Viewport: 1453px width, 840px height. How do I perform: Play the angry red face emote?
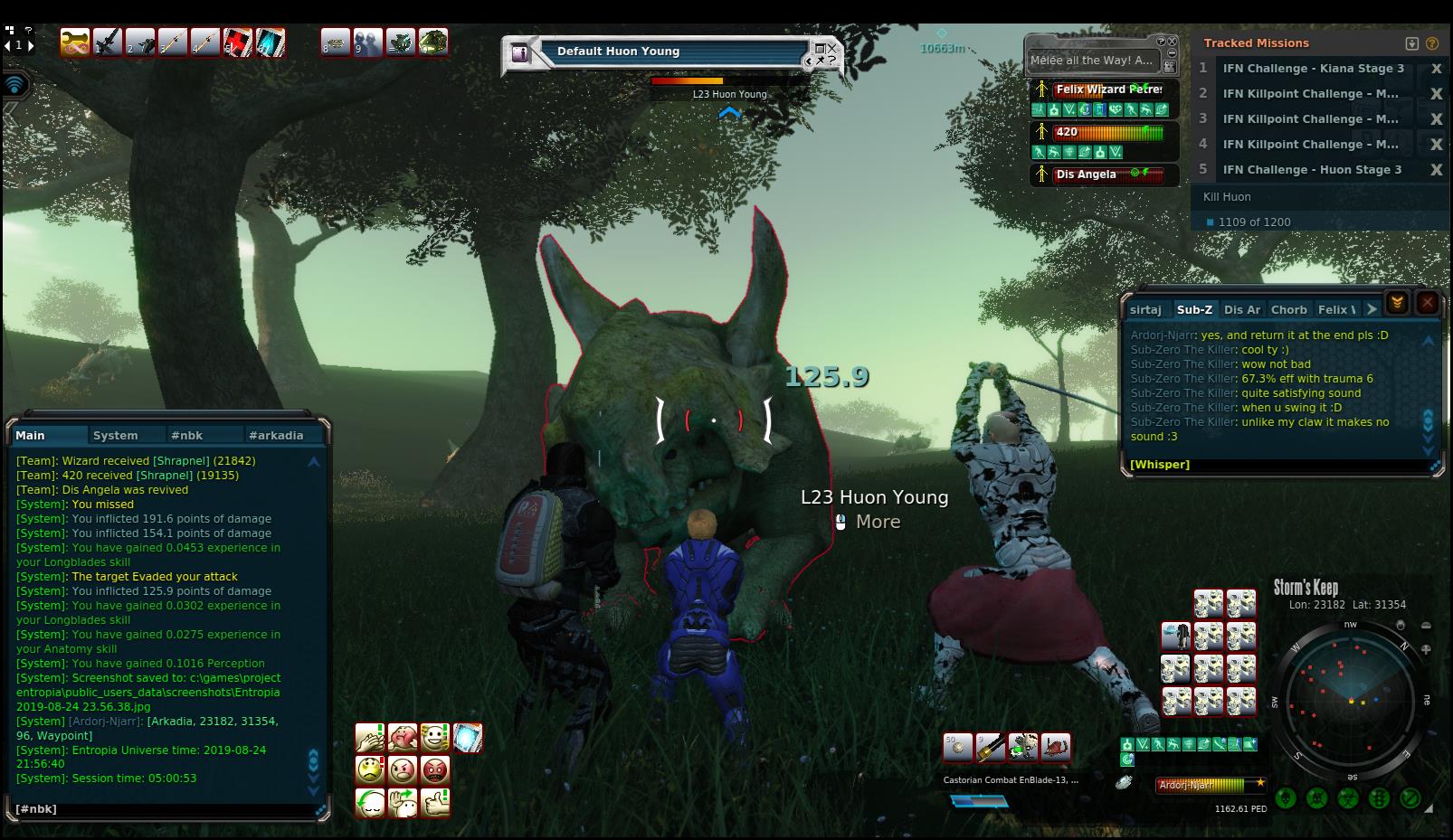(x=435, y=770)
